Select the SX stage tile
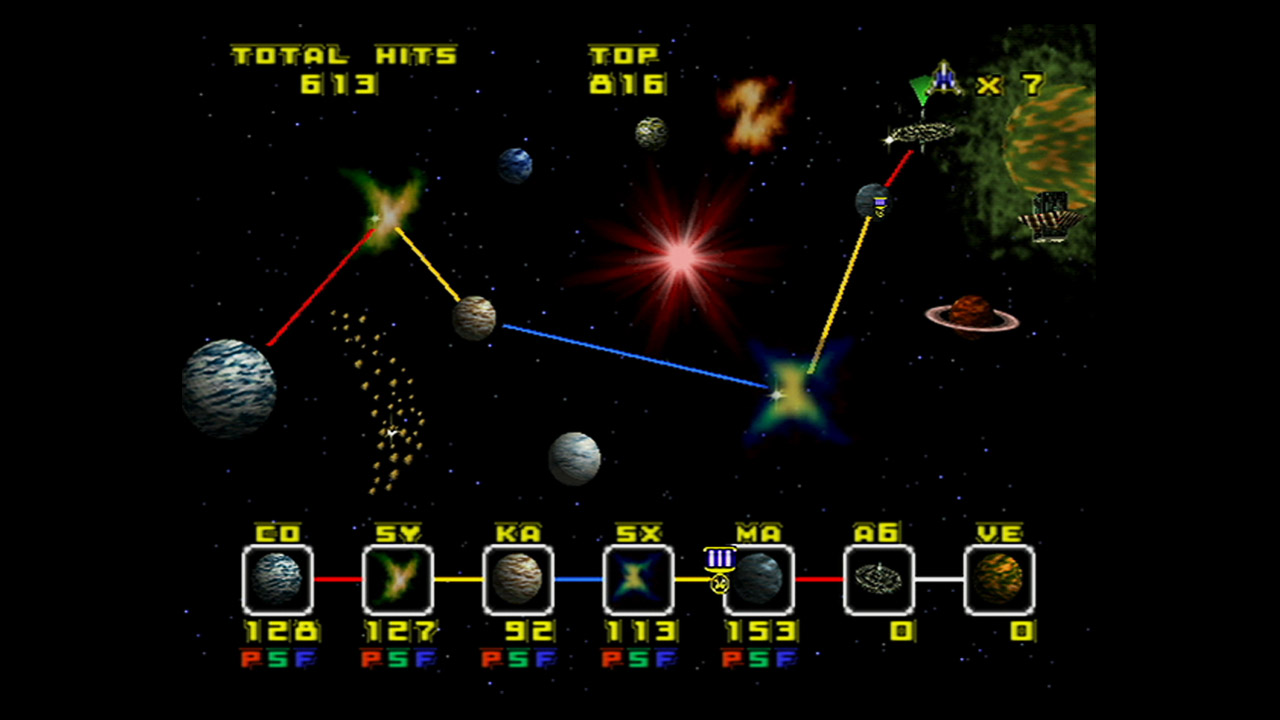This screenshot has width=1280, height=720. click(638, 580)
